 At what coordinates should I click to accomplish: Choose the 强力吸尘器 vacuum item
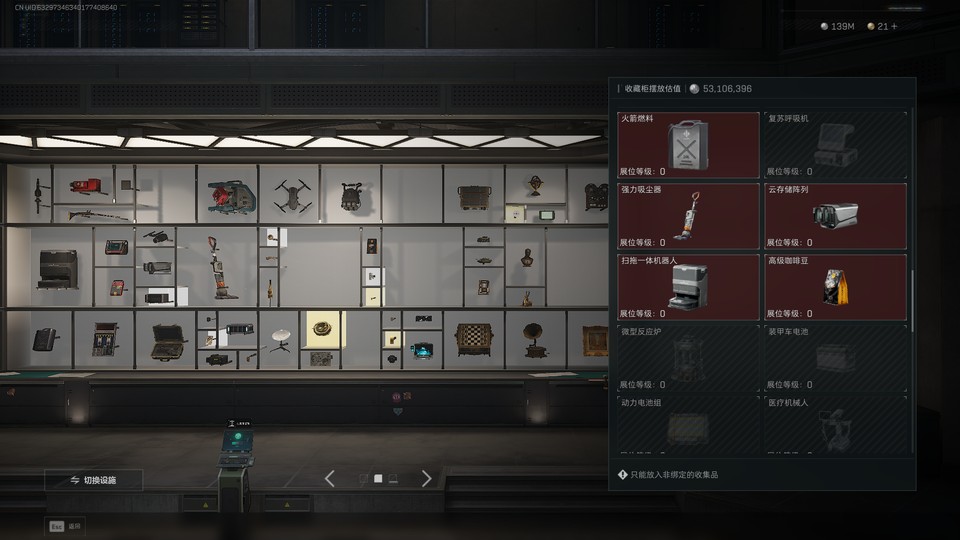(688, 215)
